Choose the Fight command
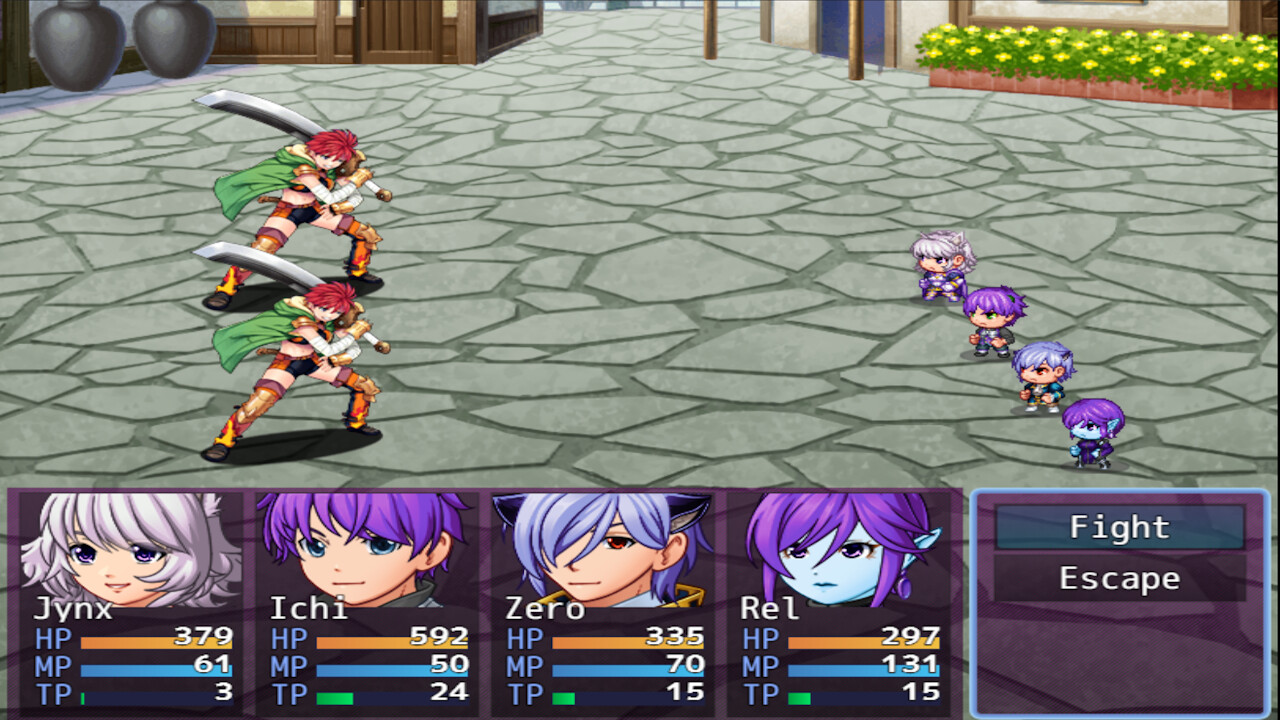The width and height of the screenshot is (1280, 720). [1118, 527]
